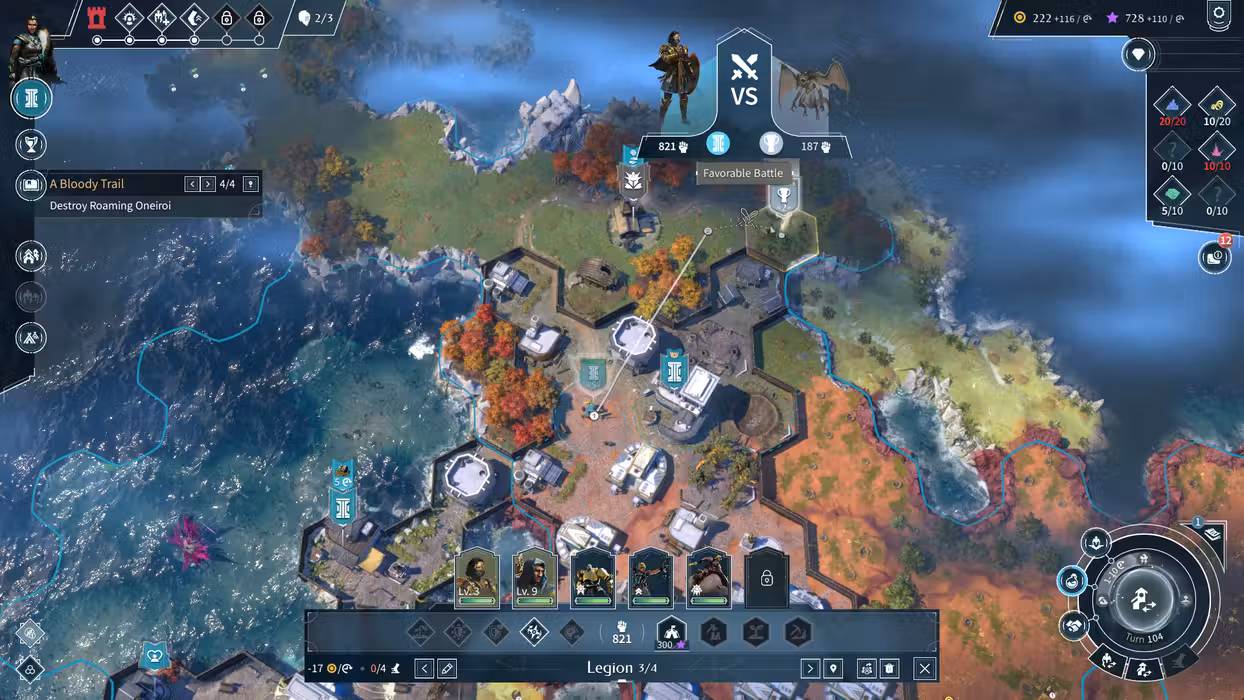Viewport: 1244px width, 700px height.
Task: Open the handshake diplomacy button
Action: [1075, 626]
